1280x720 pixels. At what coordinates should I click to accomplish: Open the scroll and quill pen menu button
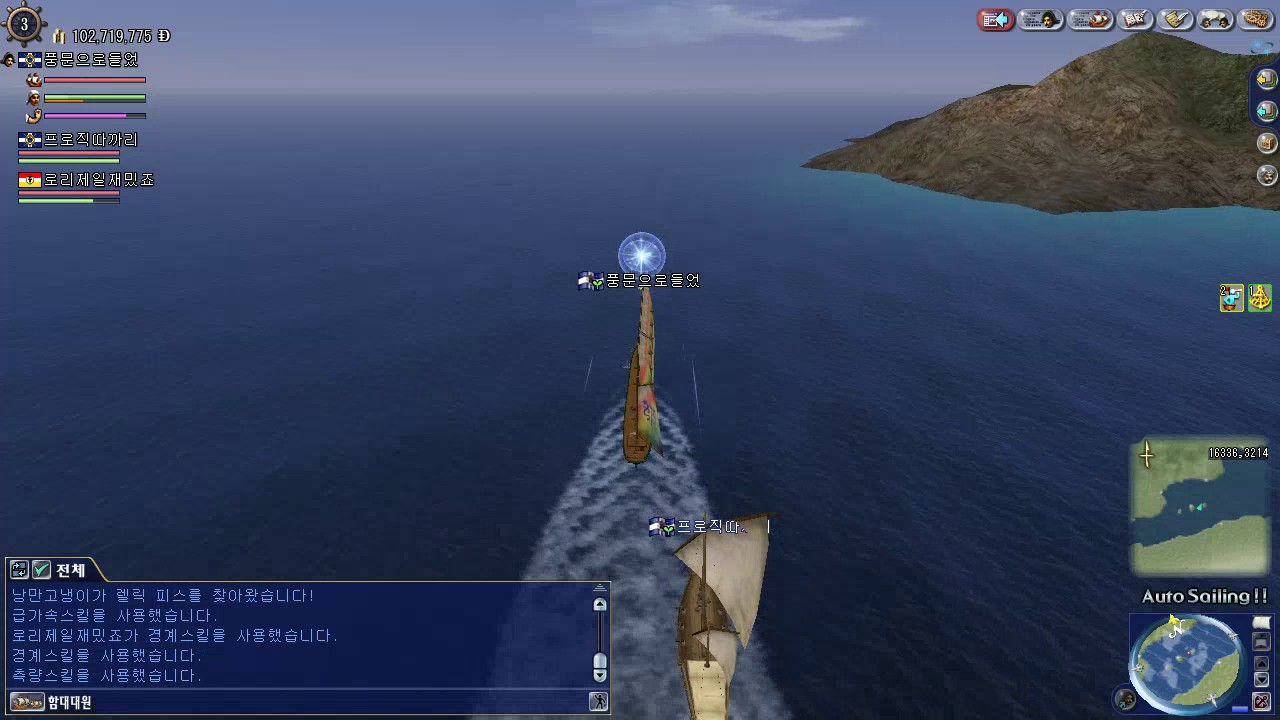[x=1176, y=20]
